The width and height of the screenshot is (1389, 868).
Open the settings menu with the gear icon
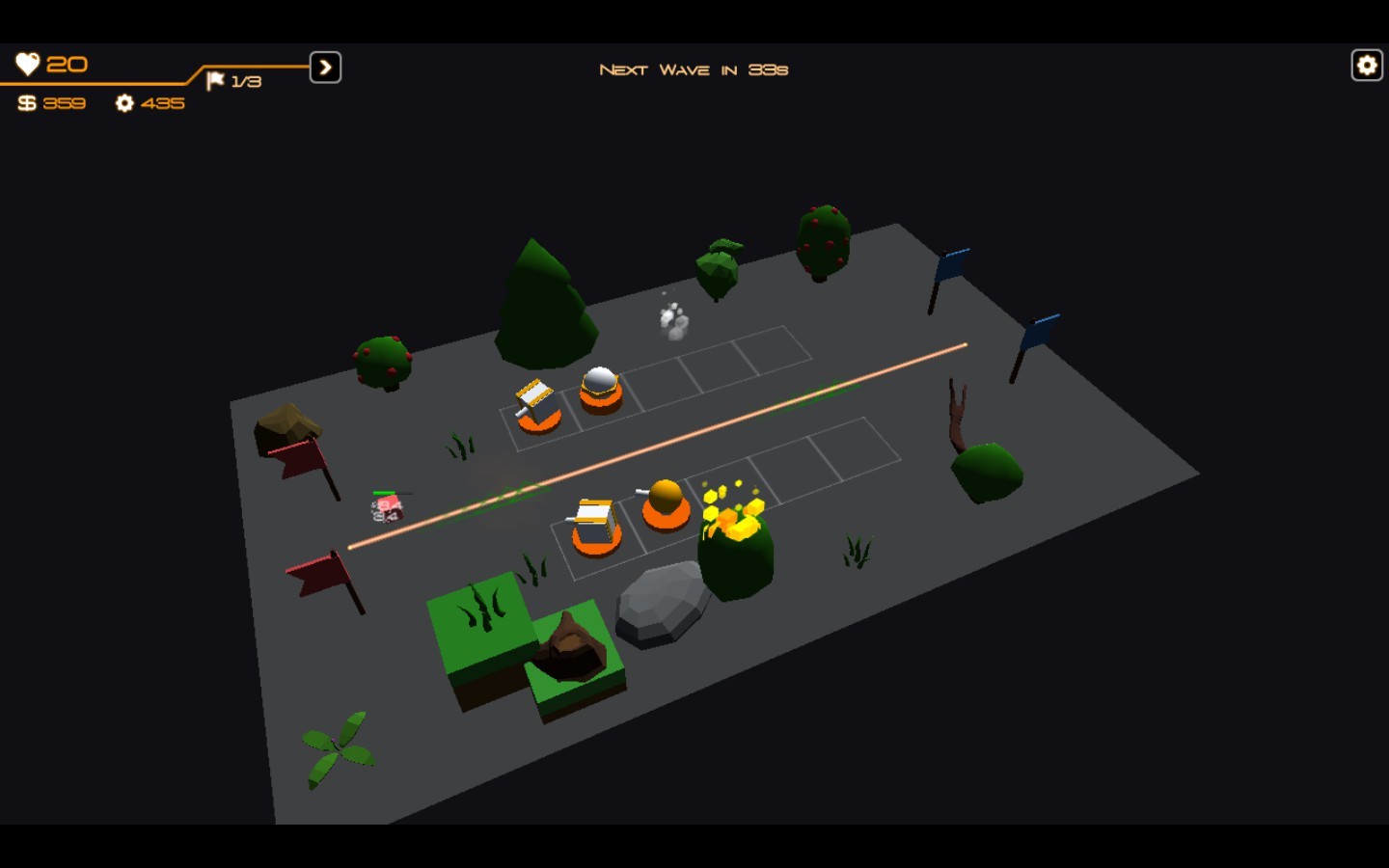click(1365, 65)
